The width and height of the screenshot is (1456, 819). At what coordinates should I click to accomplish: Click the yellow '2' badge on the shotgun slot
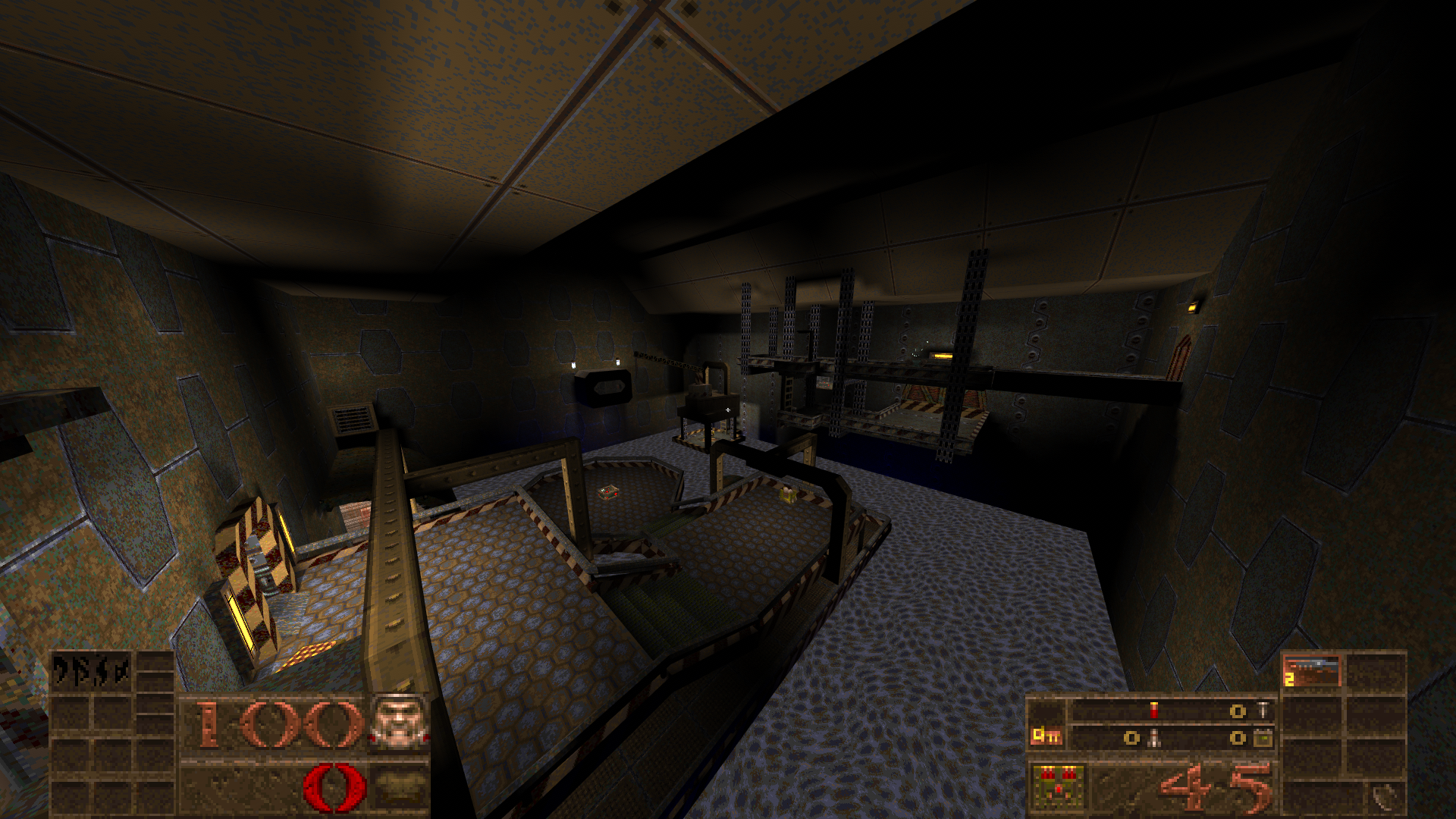click(1288, 678)
